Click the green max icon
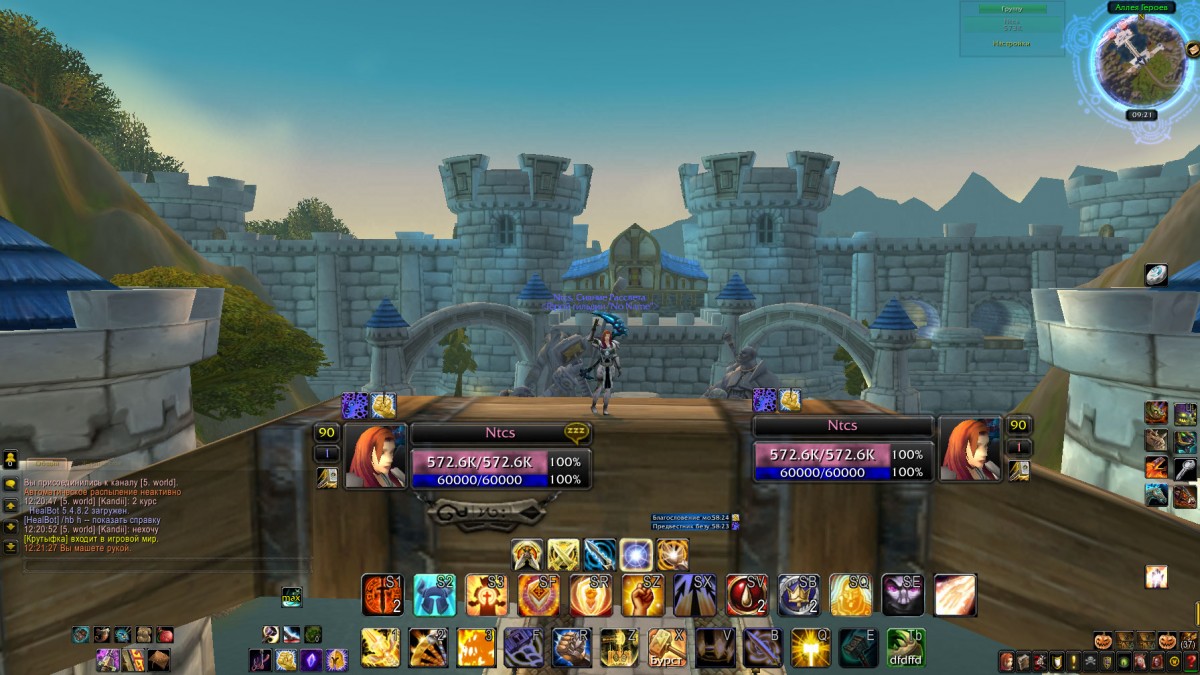The height and width of the screenshot is (675, 1200). [291, 597]
